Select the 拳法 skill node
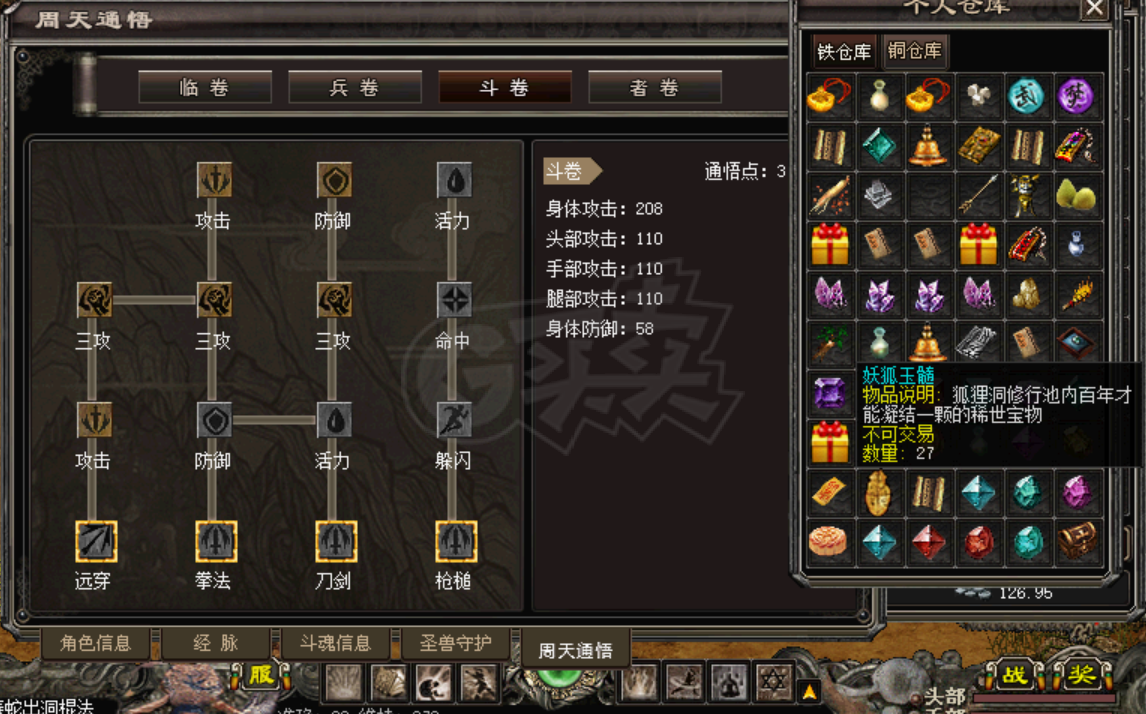The width and height of the screenshot is (1146, 714). click(x=215, y=542)
